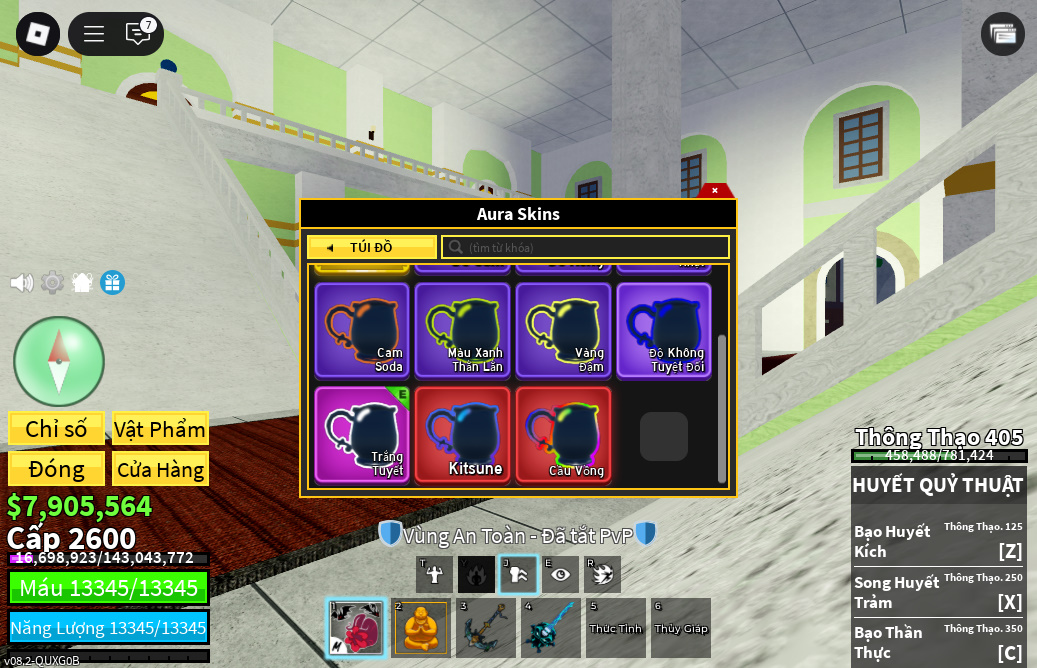Open the Cửa Hàng shop
The width and height of the screenshot is (1037, 668).
pyautogui.click(x=160, y=469)
